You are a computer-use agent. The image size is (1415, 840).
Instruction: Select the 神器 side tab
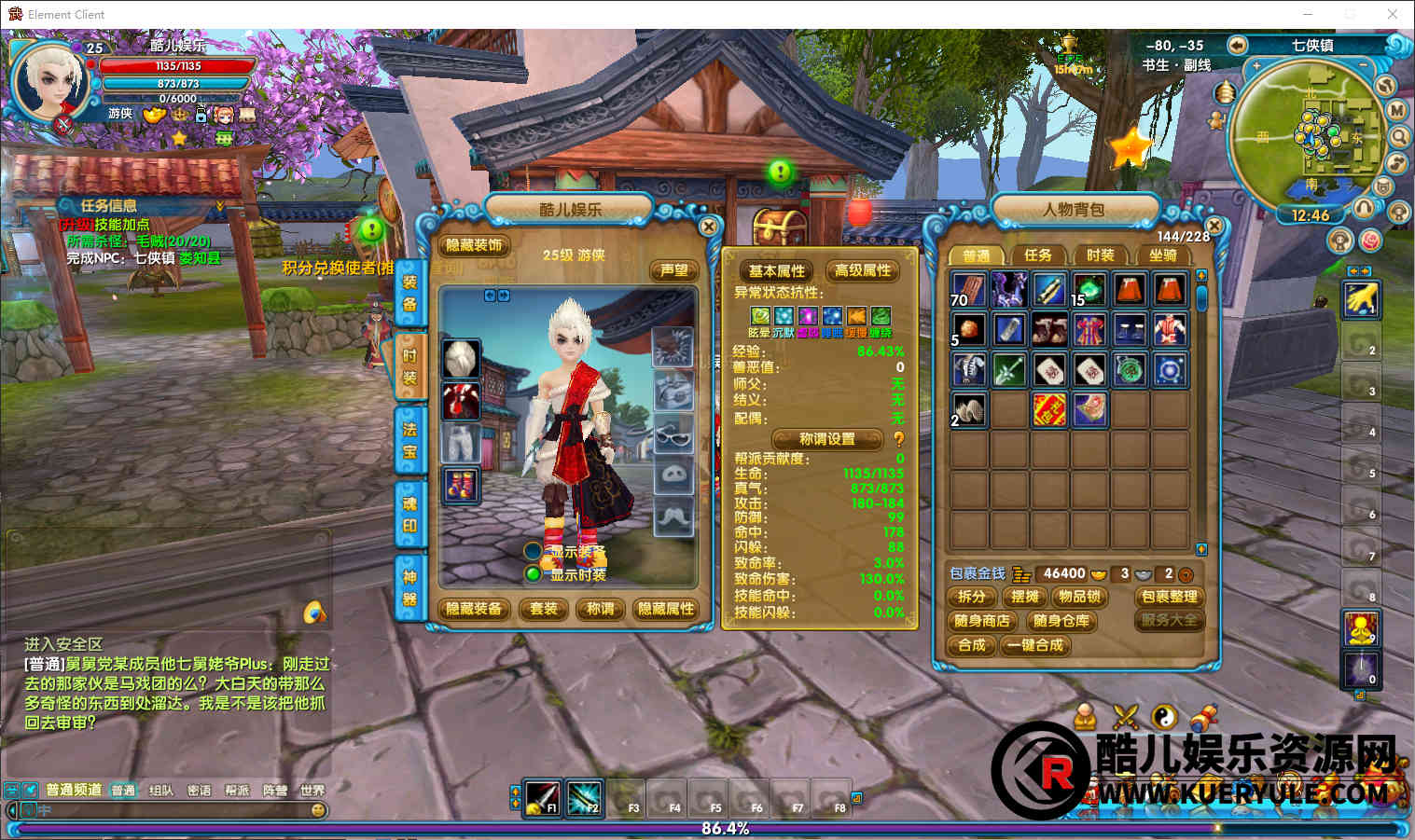[x=409, y=587]
